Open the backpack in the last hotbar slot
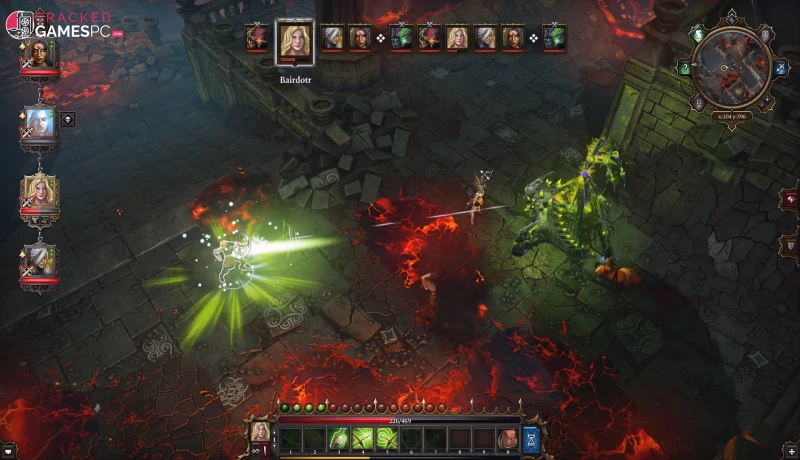The image size is (800, 460). pyautogui.click(x=508, y=437)
